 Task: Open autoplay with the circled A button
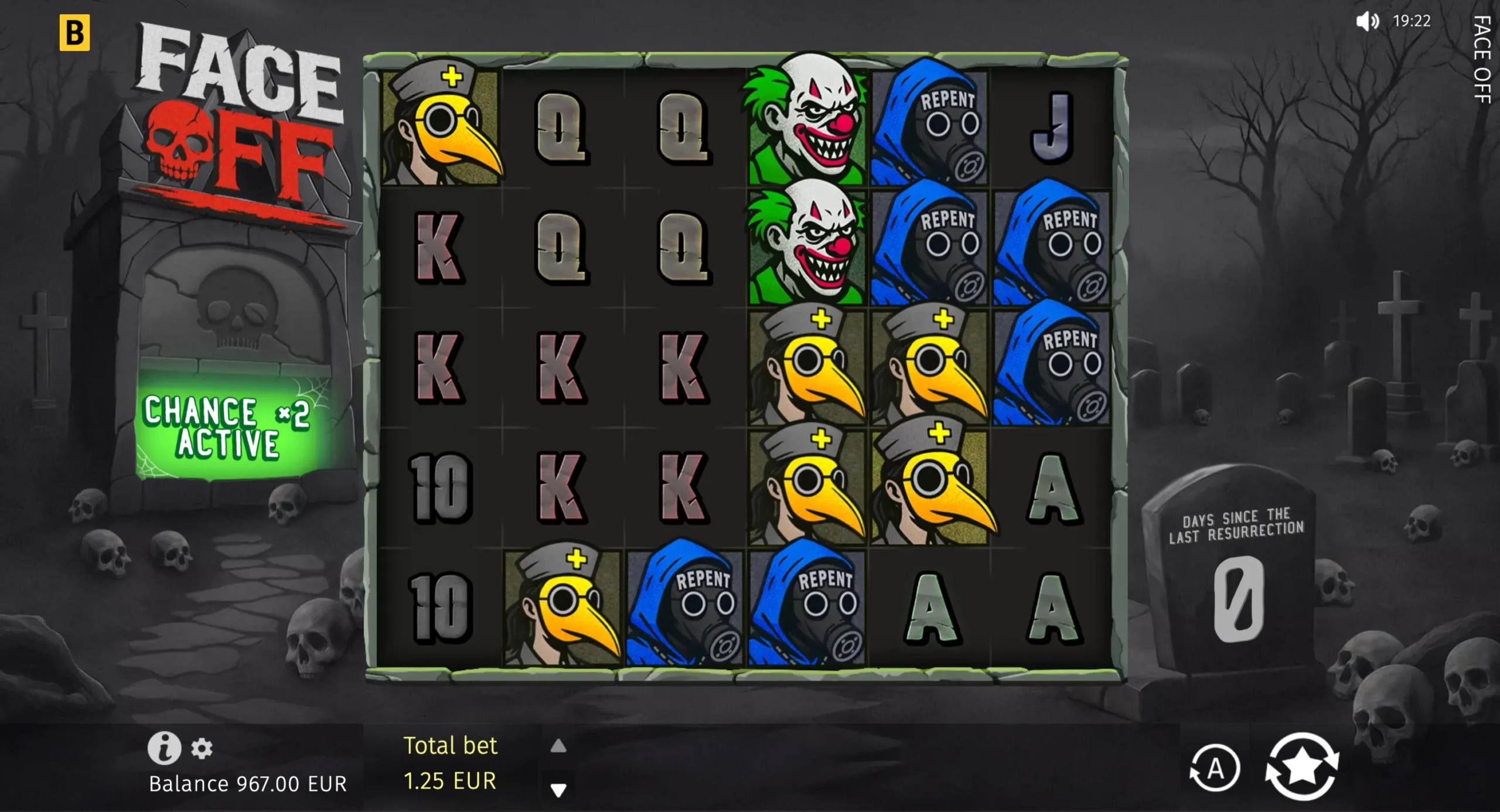tap(1215, 767)
